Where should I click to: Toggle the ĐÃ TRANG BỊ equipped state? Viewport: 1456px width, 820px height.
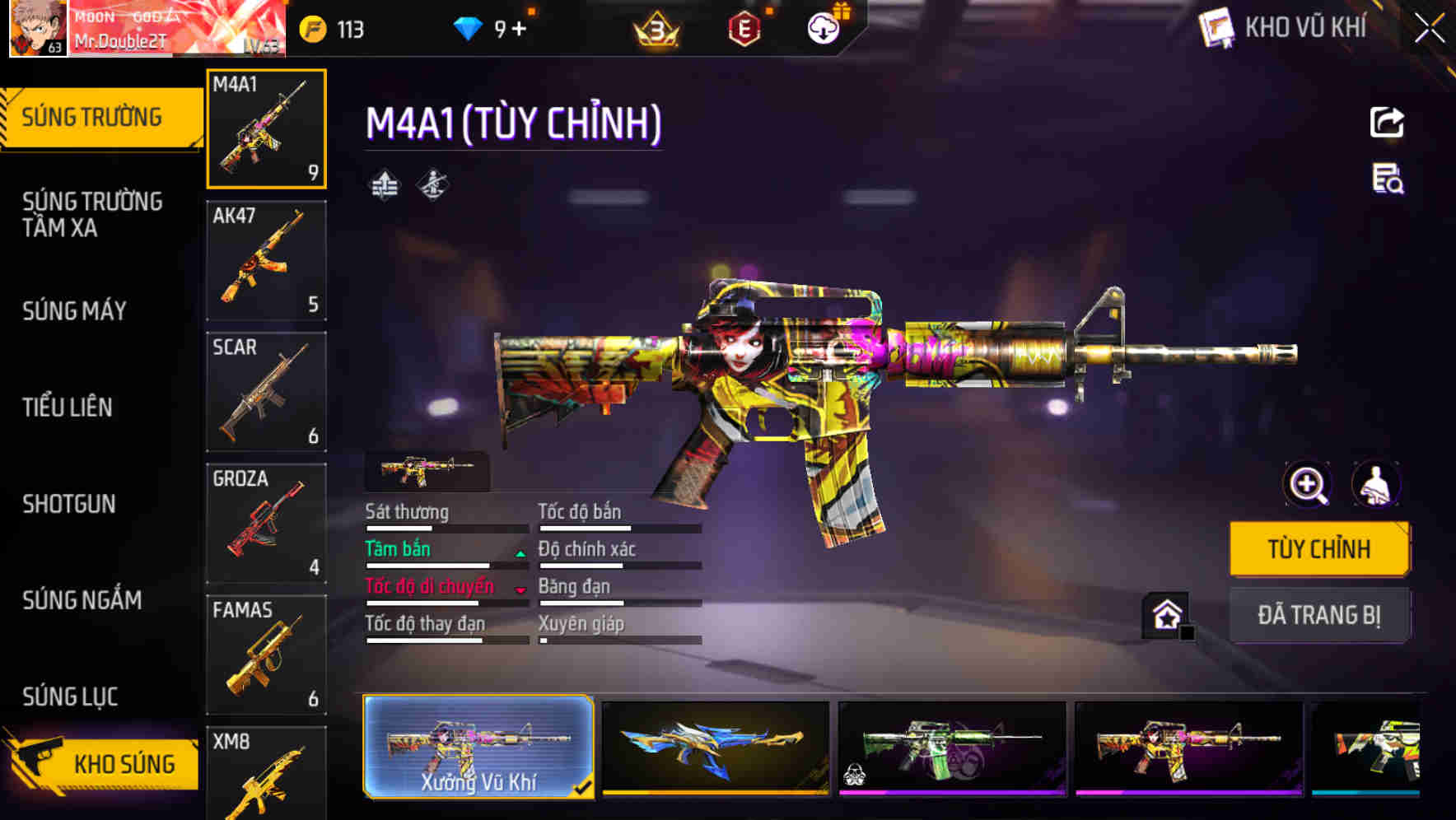click(1319, 614)
